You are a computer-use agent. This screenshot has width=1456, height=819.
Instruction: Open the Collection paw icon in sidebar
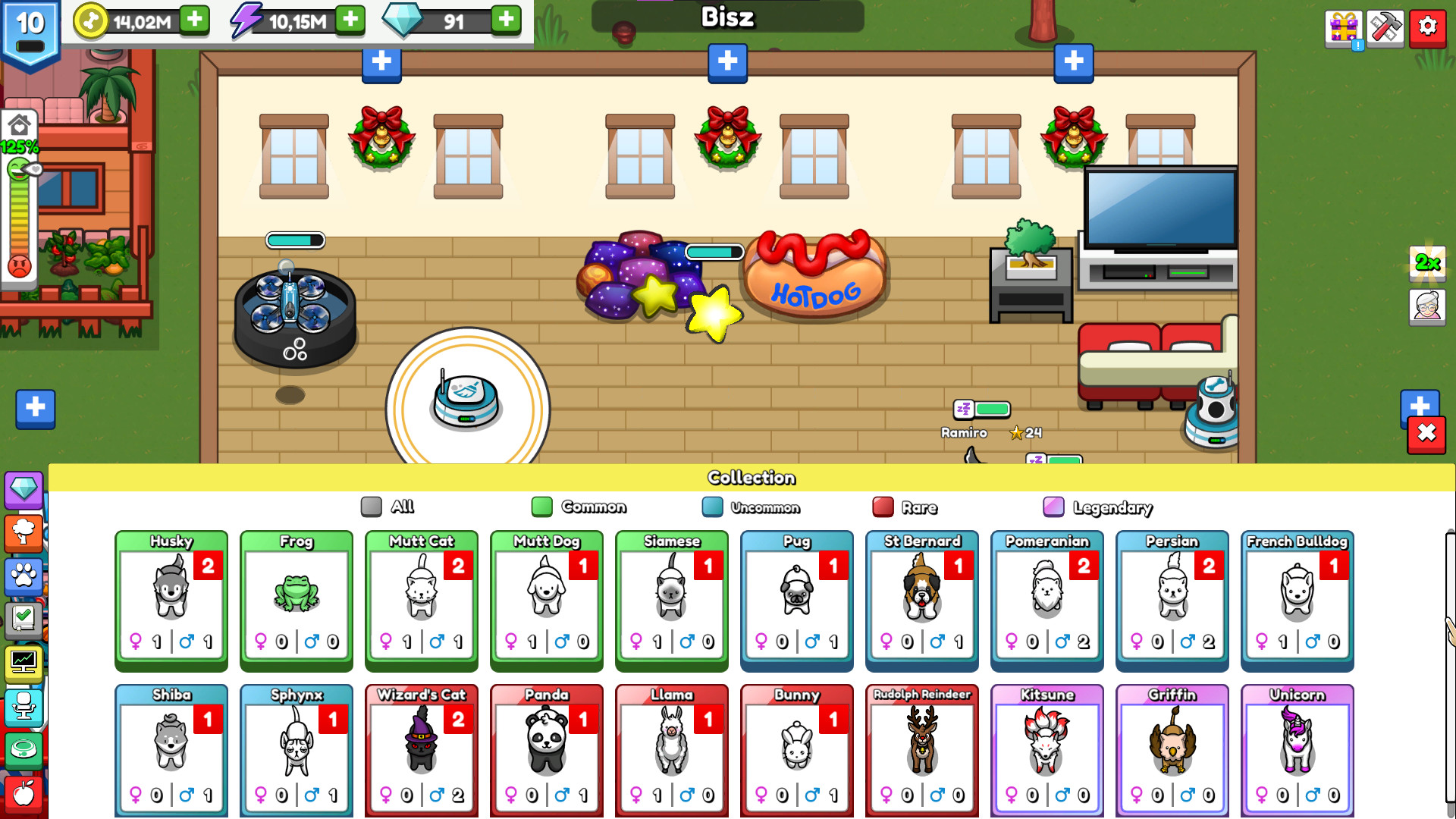[x=25, y=578]
